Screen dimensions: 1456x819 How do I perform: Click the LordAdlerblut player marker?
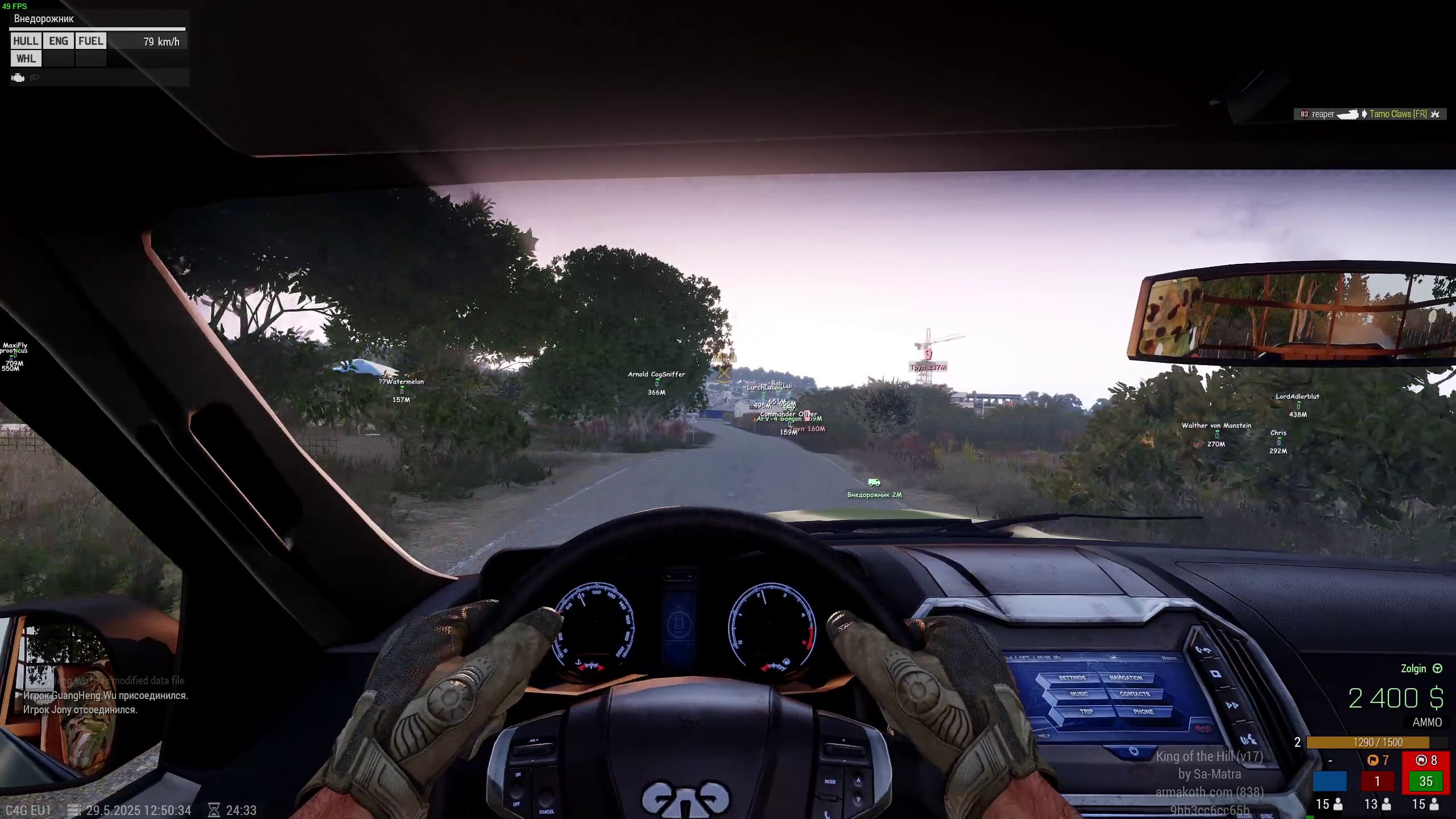click(1298, 406)
